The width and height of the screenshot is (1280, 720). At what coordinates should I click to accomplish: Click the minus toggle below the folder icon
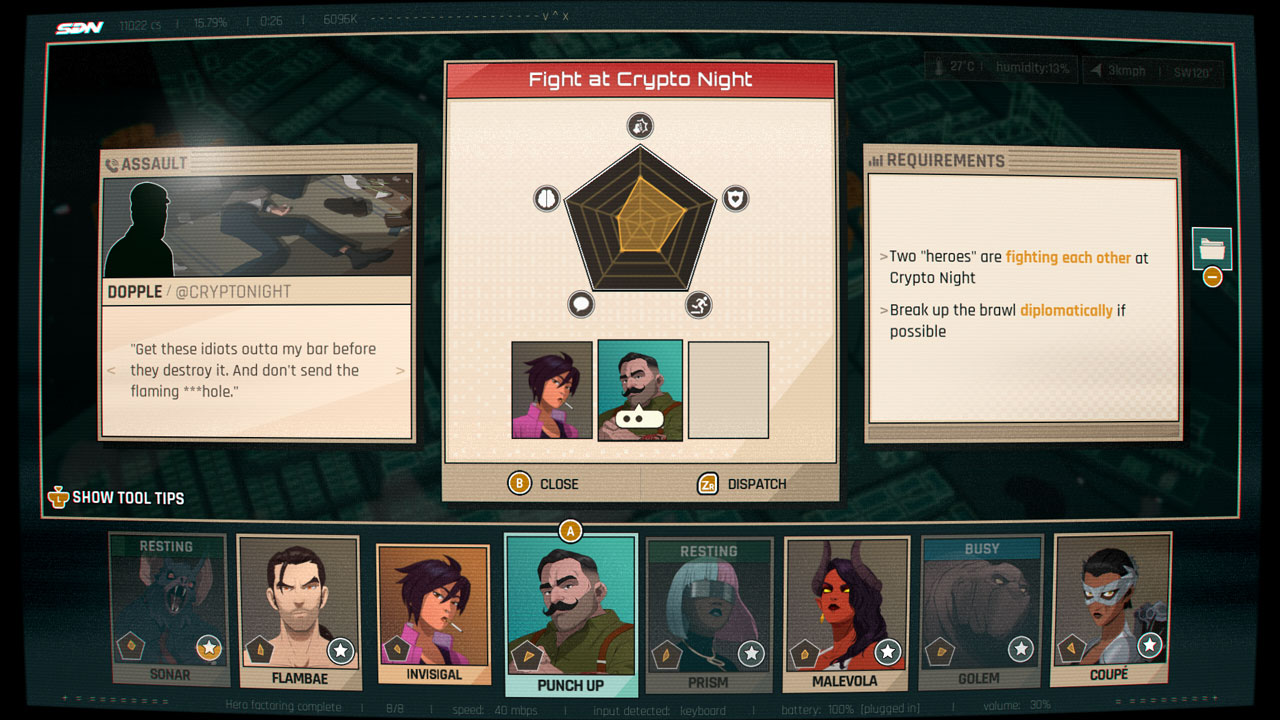[x=1211, y=277]
